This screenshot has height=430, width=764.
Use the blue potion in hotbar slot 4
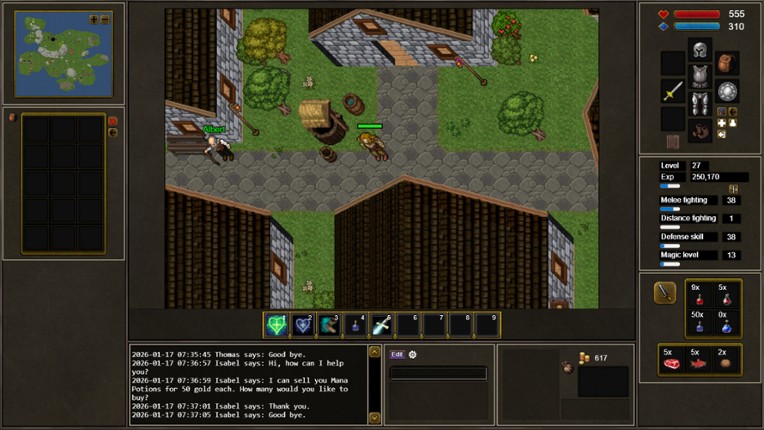pos(355,325)
